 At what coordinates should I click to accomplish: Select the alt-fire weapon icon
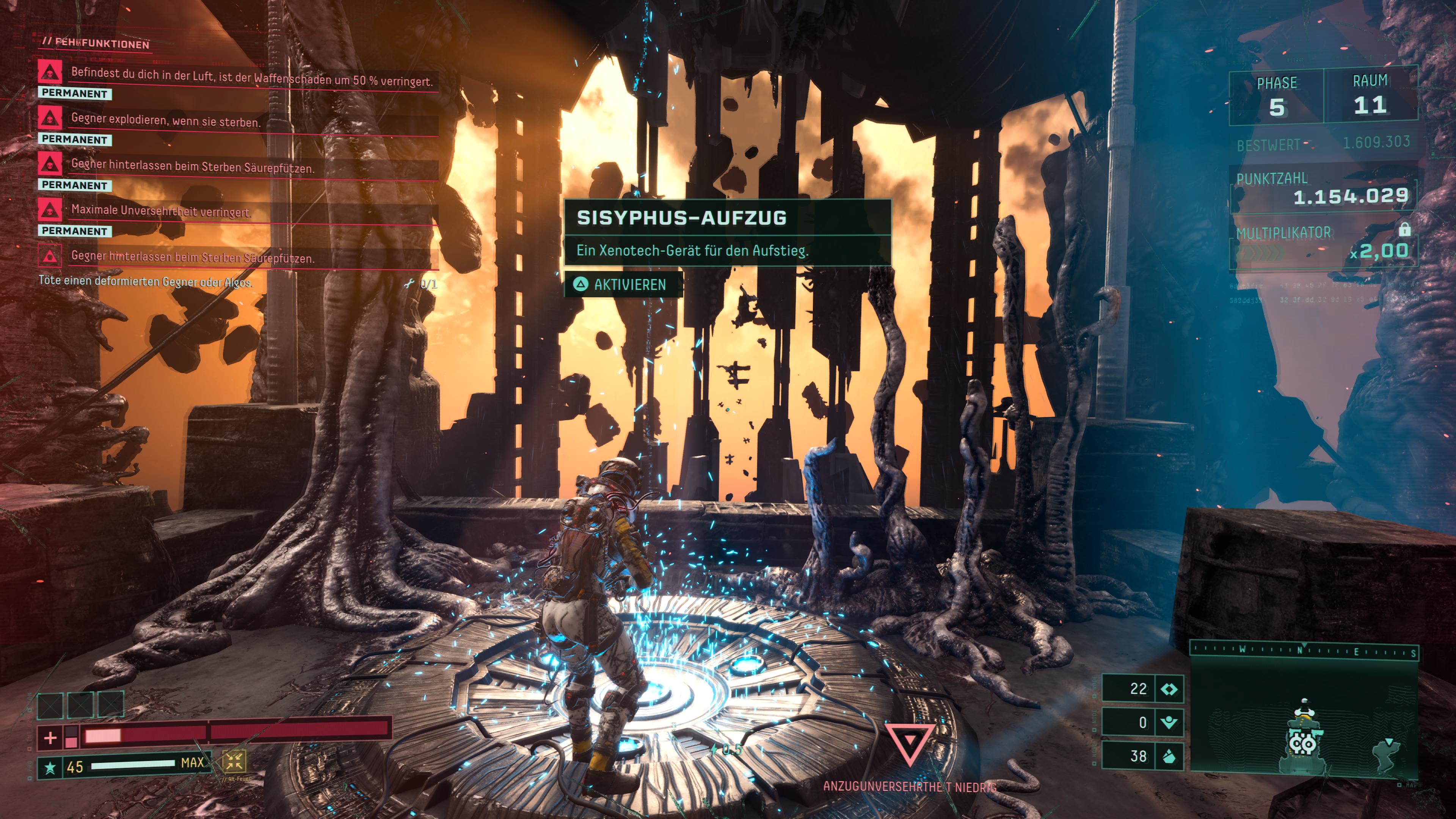(234, 761)
